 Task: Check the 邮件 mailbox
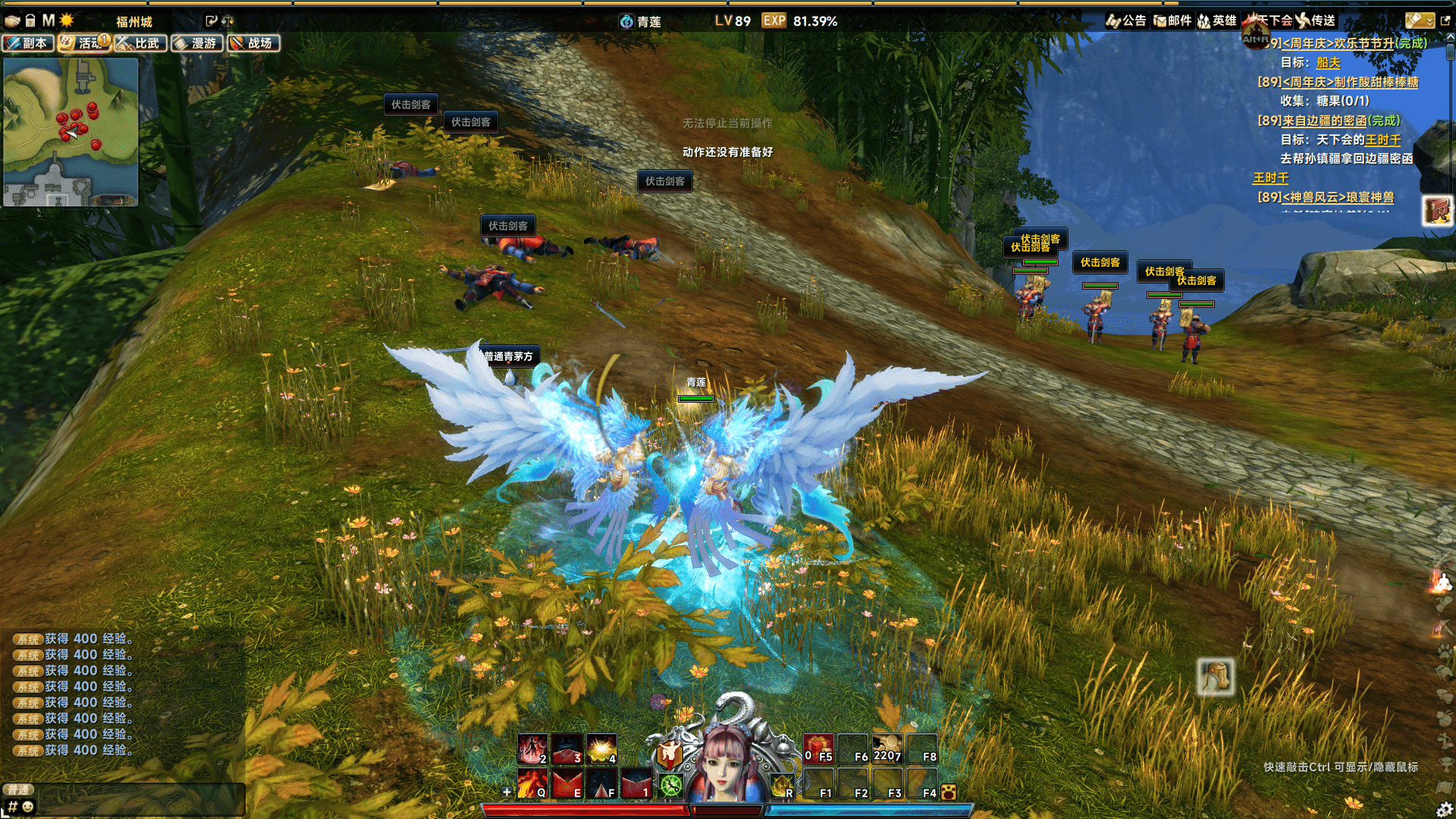pos(1172,20)
